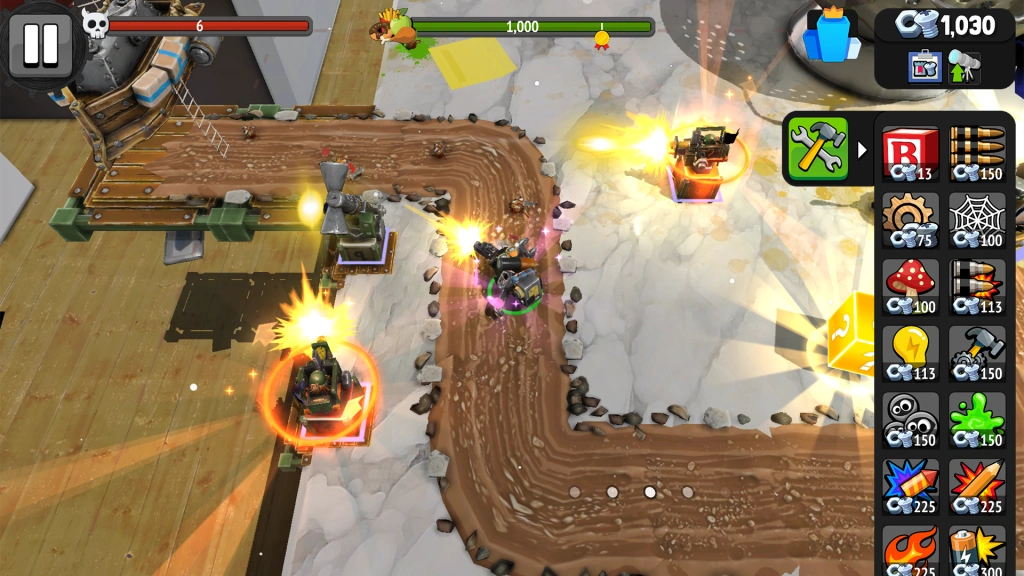Select the googly-eyed balls item
Screen dimensions: 1024x576
pyautogui.click(x=911, y=418)
